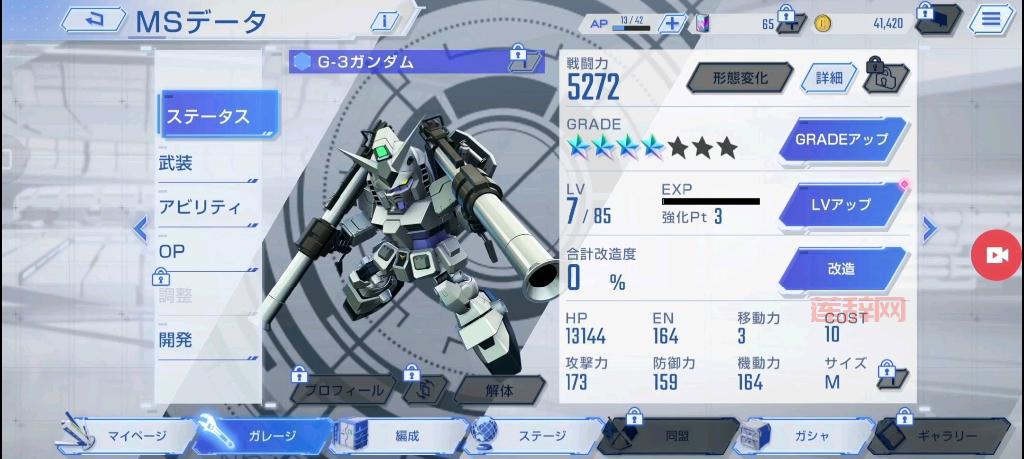This screenshot has width=1024, height=459.
Task: Click the LVアップ button
Action: pyautogui.click(x=841, y=204)
